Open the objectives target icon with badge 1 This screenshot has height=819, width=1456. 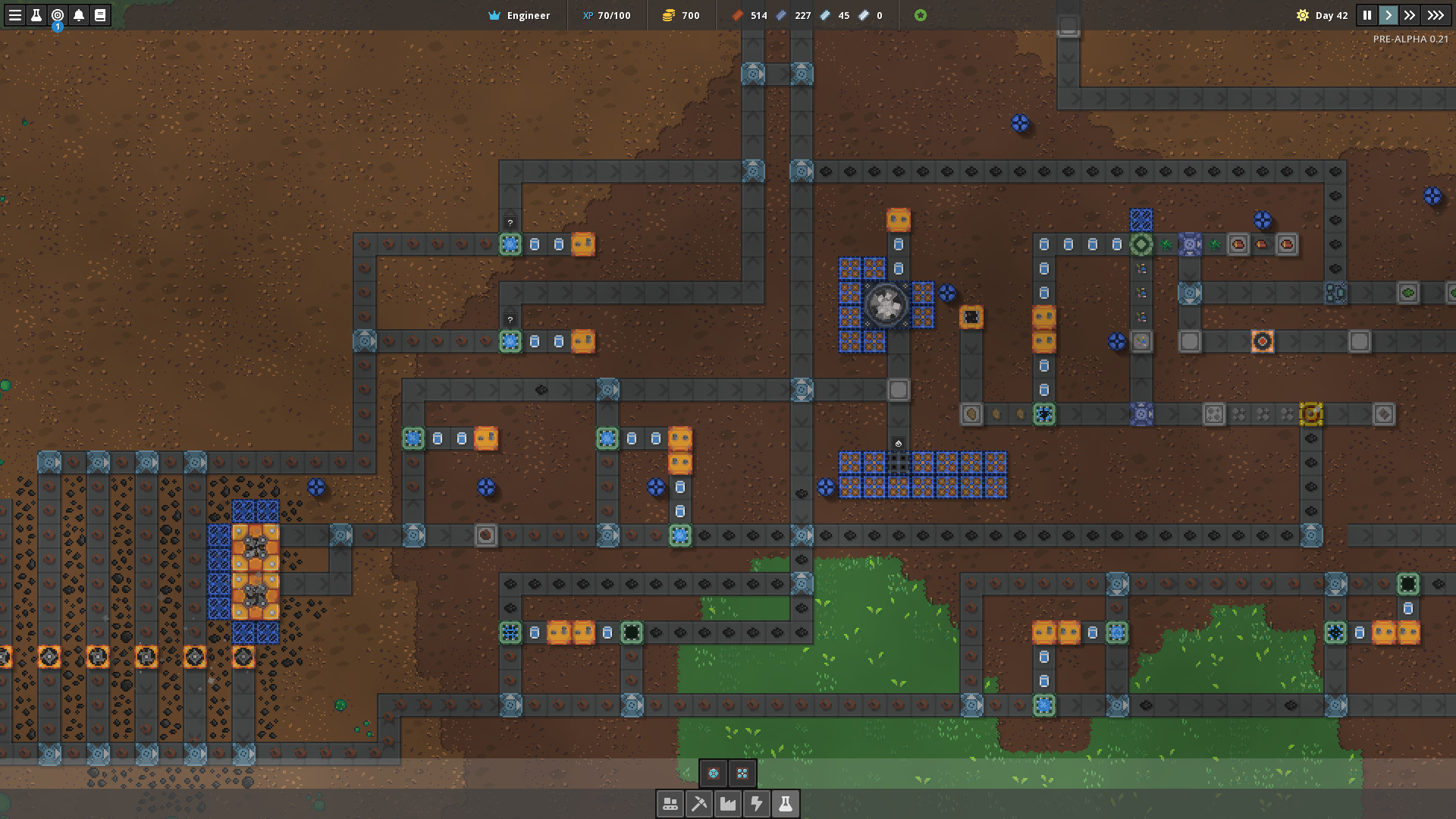coord(58,15)
